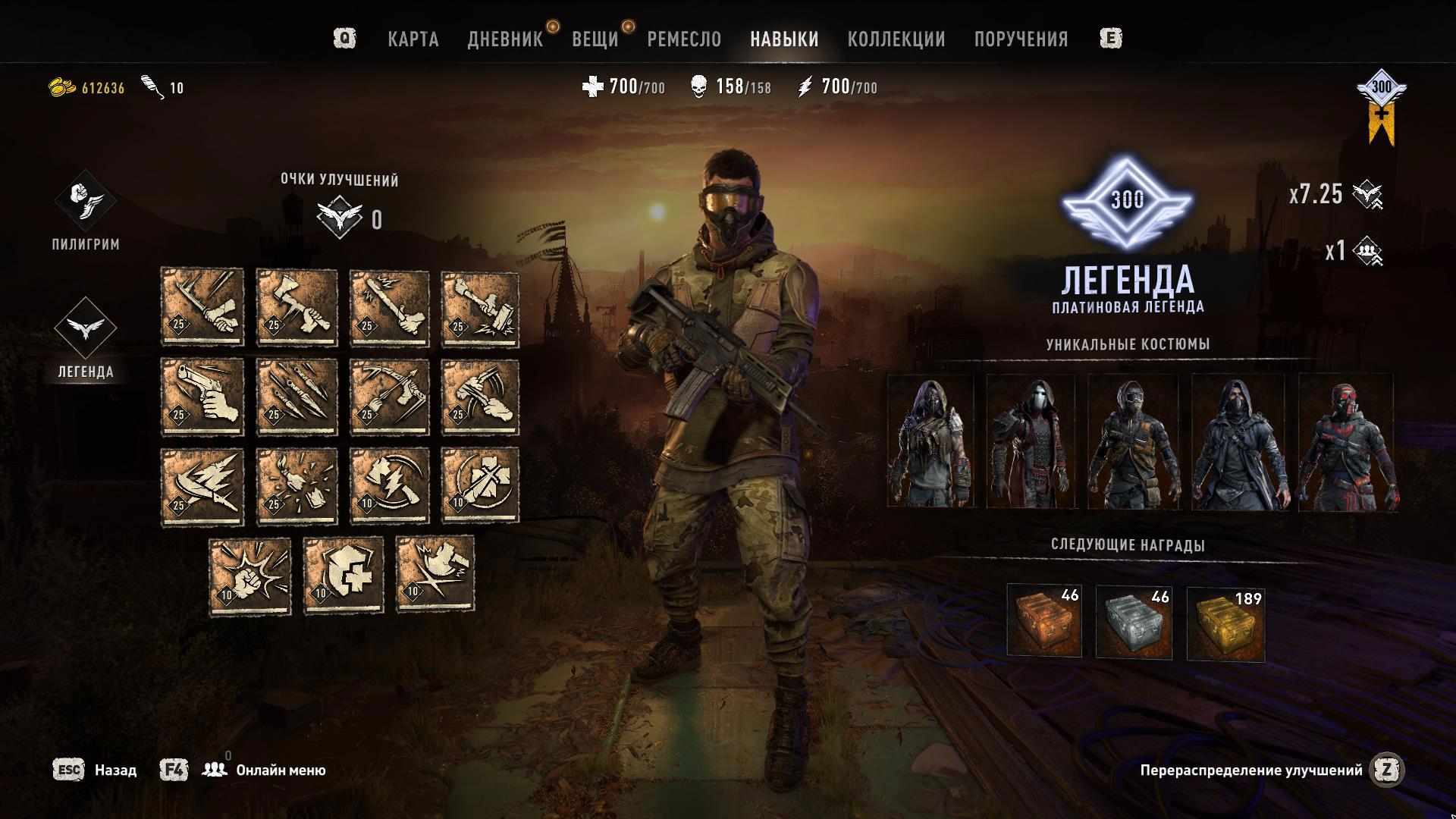Go to the Вещи inventory tab
The height and width of the screenshot is (819, 1456).
pyautogui.click(x=595, y=39)
